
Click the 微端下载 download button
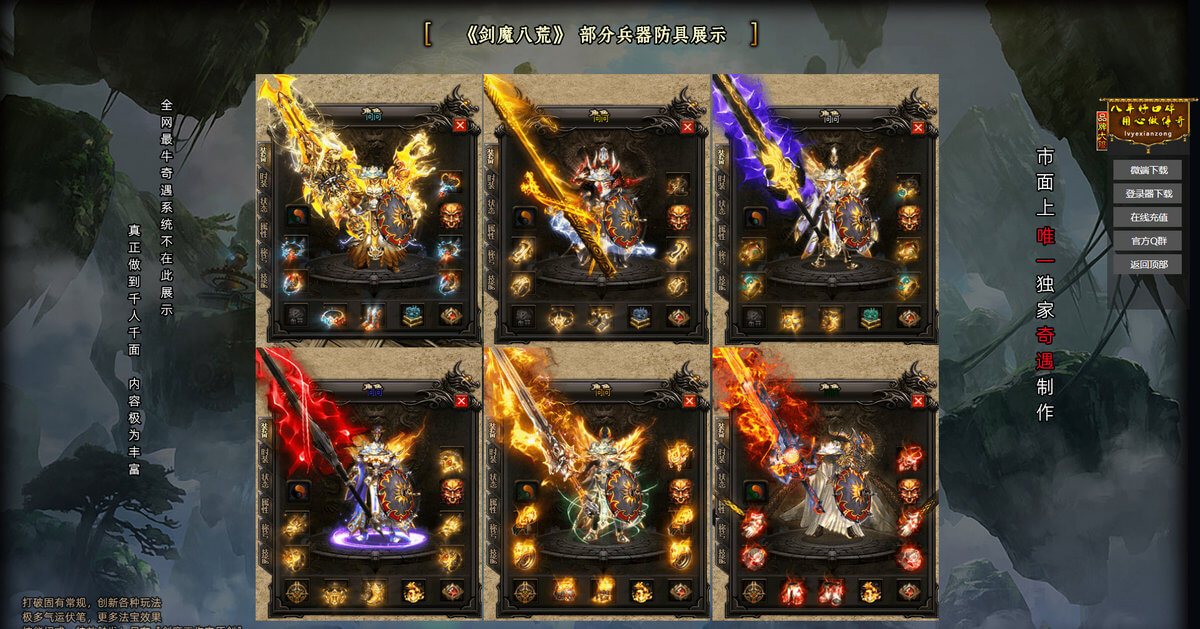[1147, 170]
